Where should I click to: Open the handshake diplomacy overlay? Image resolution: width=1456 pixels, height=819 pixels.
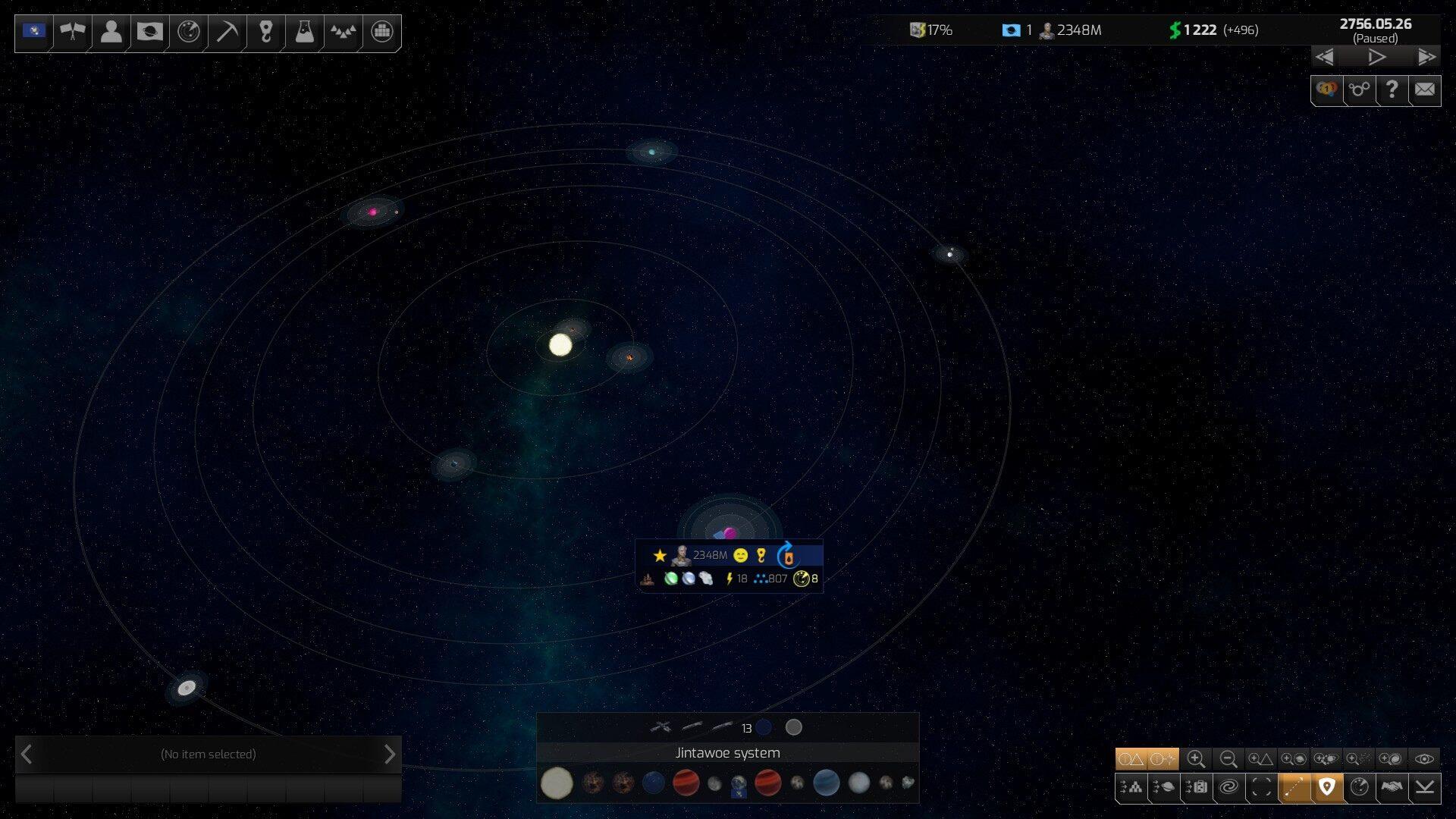(x=1392, y=787)
